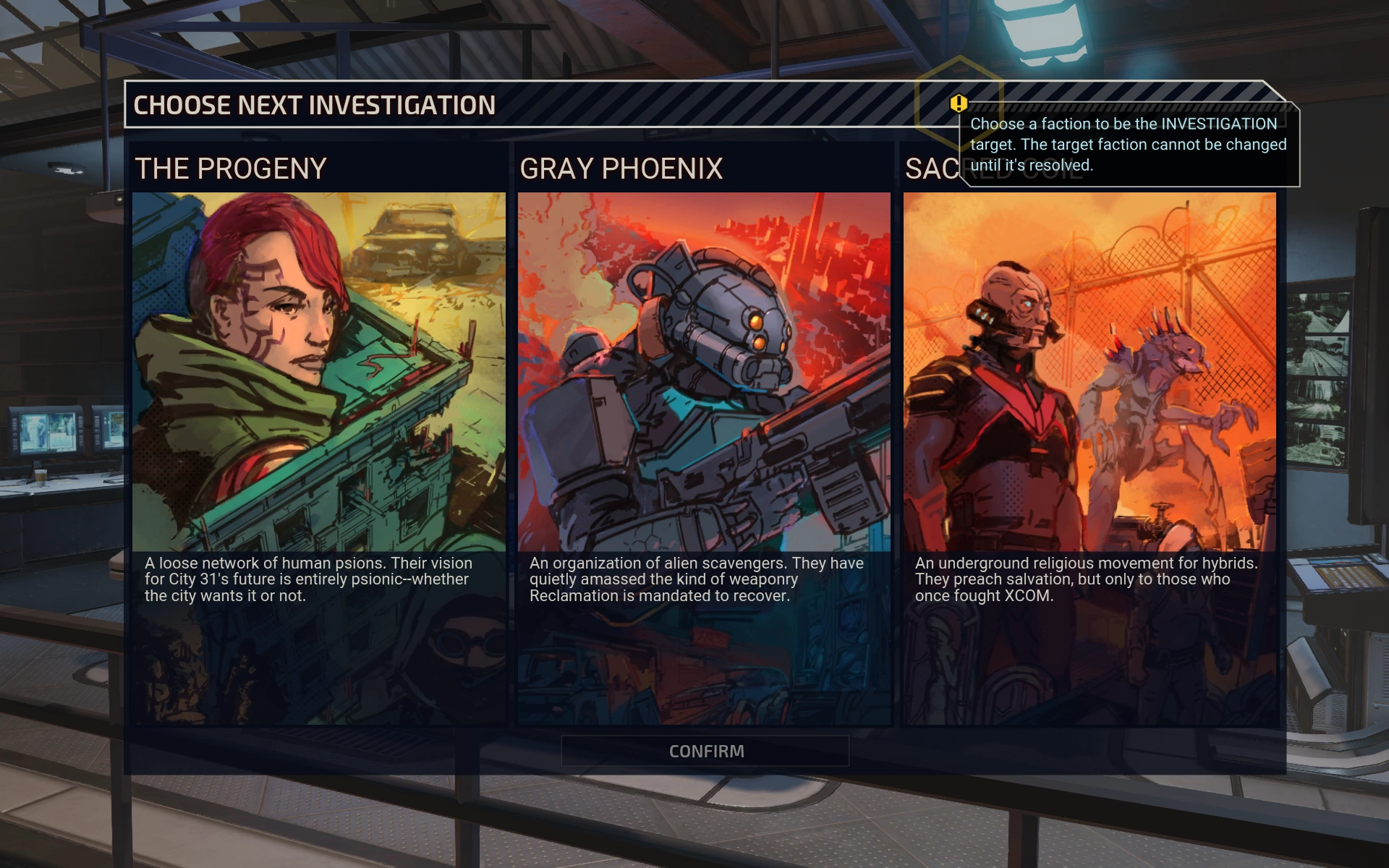Image resolution: width=1389 pixels, height=868 pixels.
Task: Choose Gray Phoenix as investigation target
Action: click(704, 434)
